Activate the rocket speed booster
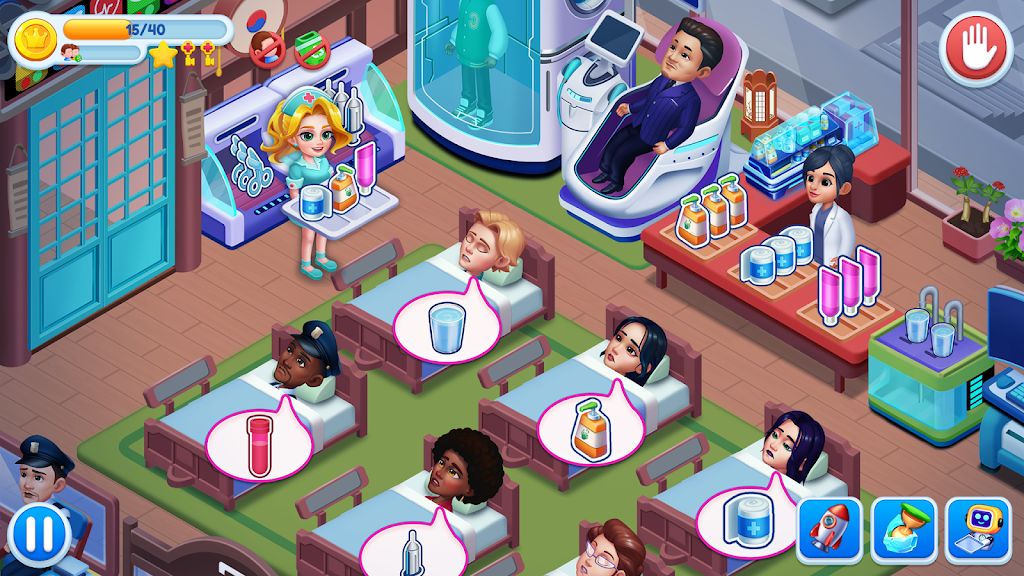The width and height of the screenshot is (1024, 576). 829,530
